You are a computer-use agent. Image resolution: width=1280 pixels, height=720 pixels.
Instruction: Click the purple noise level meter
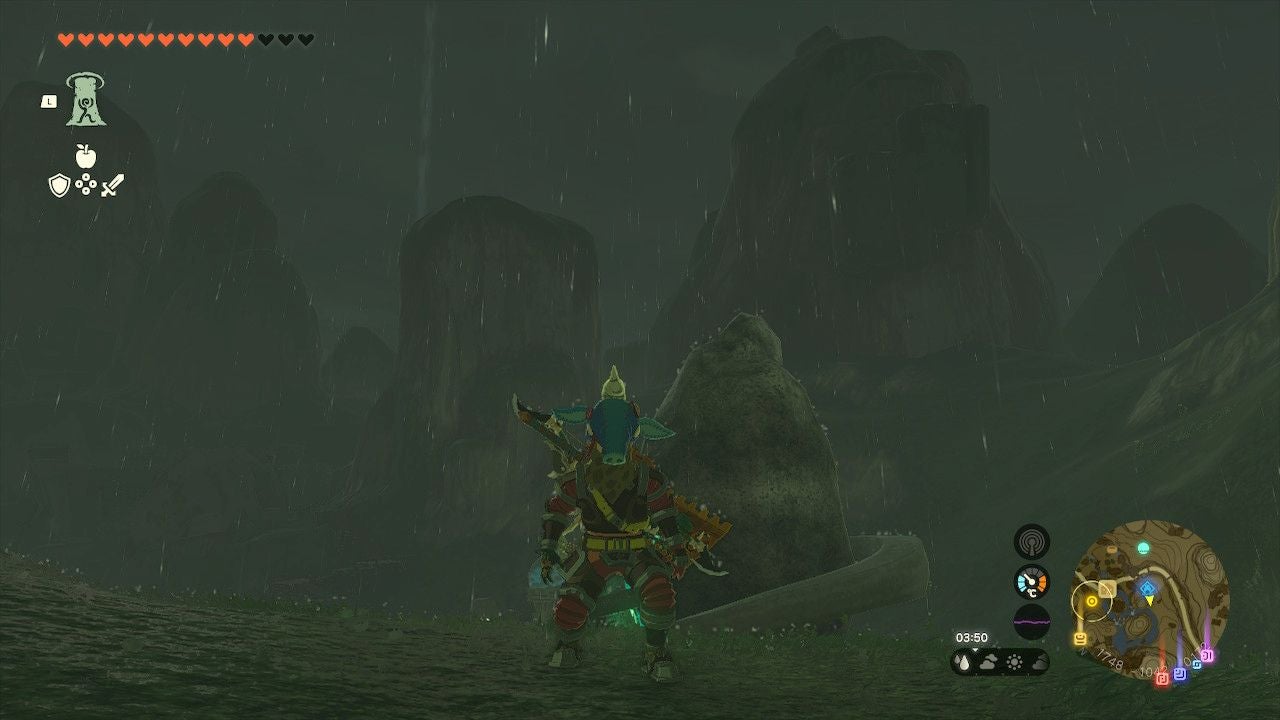(x=1031, y=620)
